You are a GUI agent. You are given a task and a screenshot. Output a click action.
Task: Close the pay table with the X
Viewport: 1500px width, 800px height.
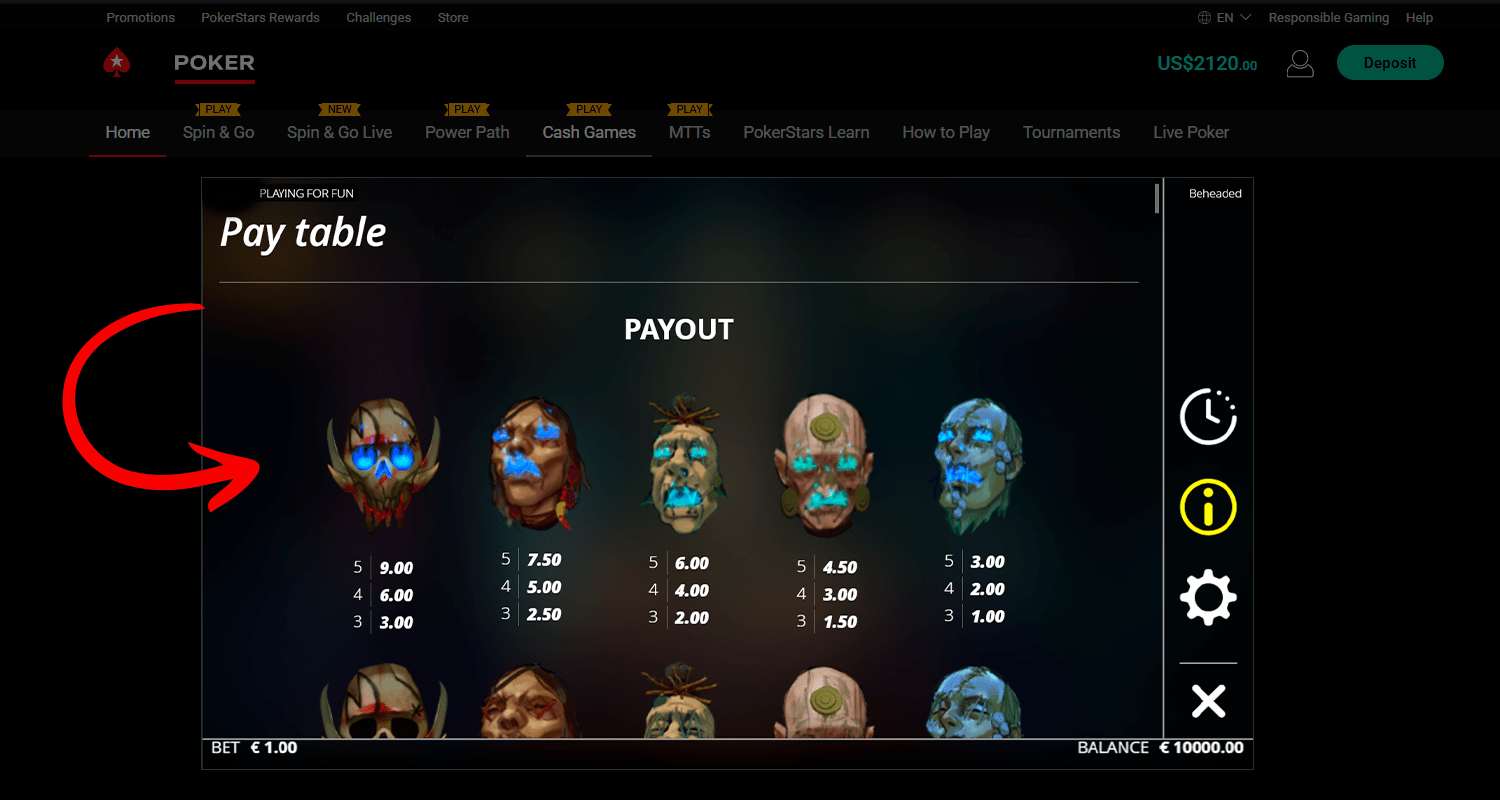tap(1208, 701)
